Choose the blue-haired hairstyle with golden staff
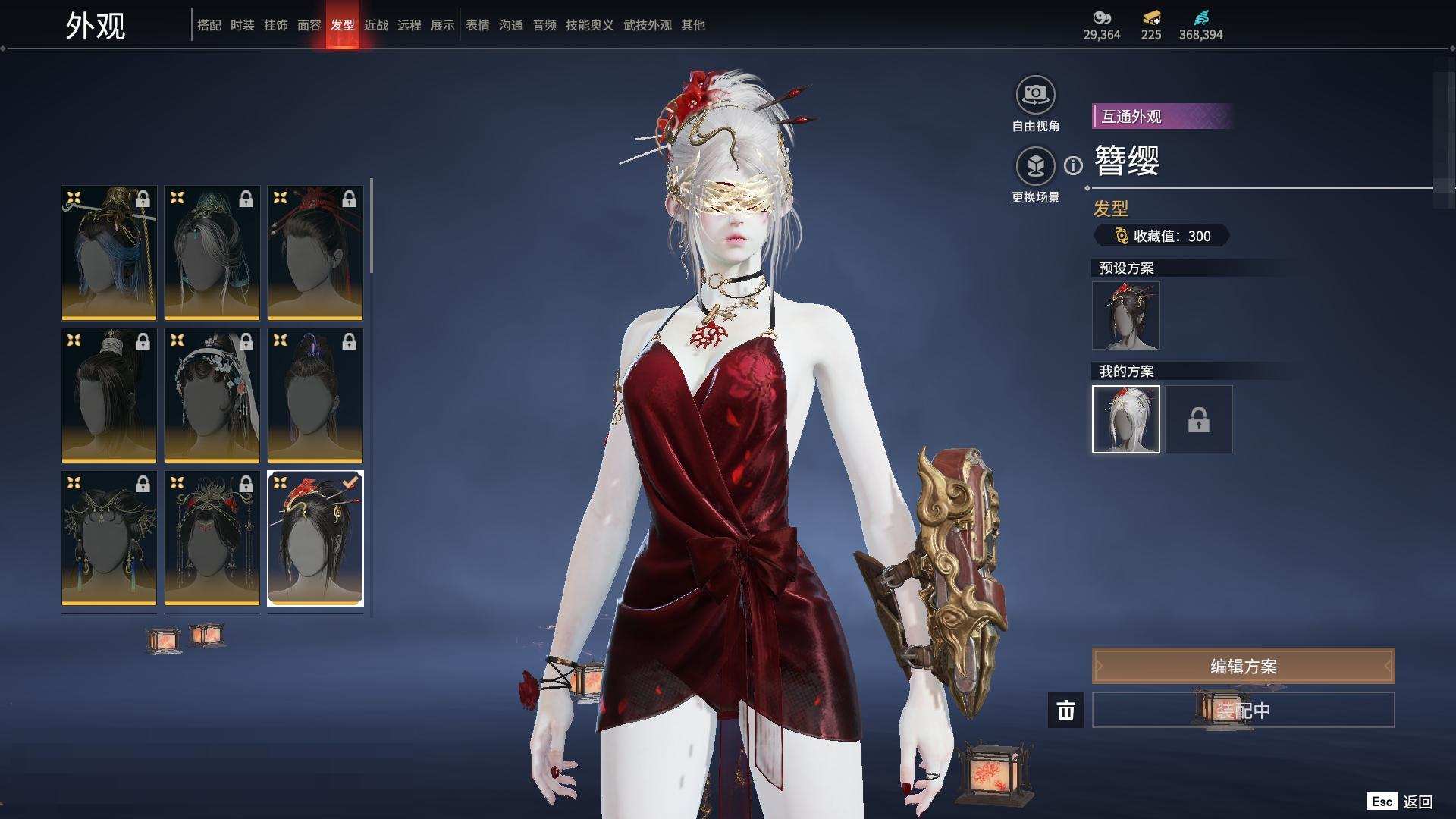The width and height of the screenshot is (1456, 819). tap(109, 253)
